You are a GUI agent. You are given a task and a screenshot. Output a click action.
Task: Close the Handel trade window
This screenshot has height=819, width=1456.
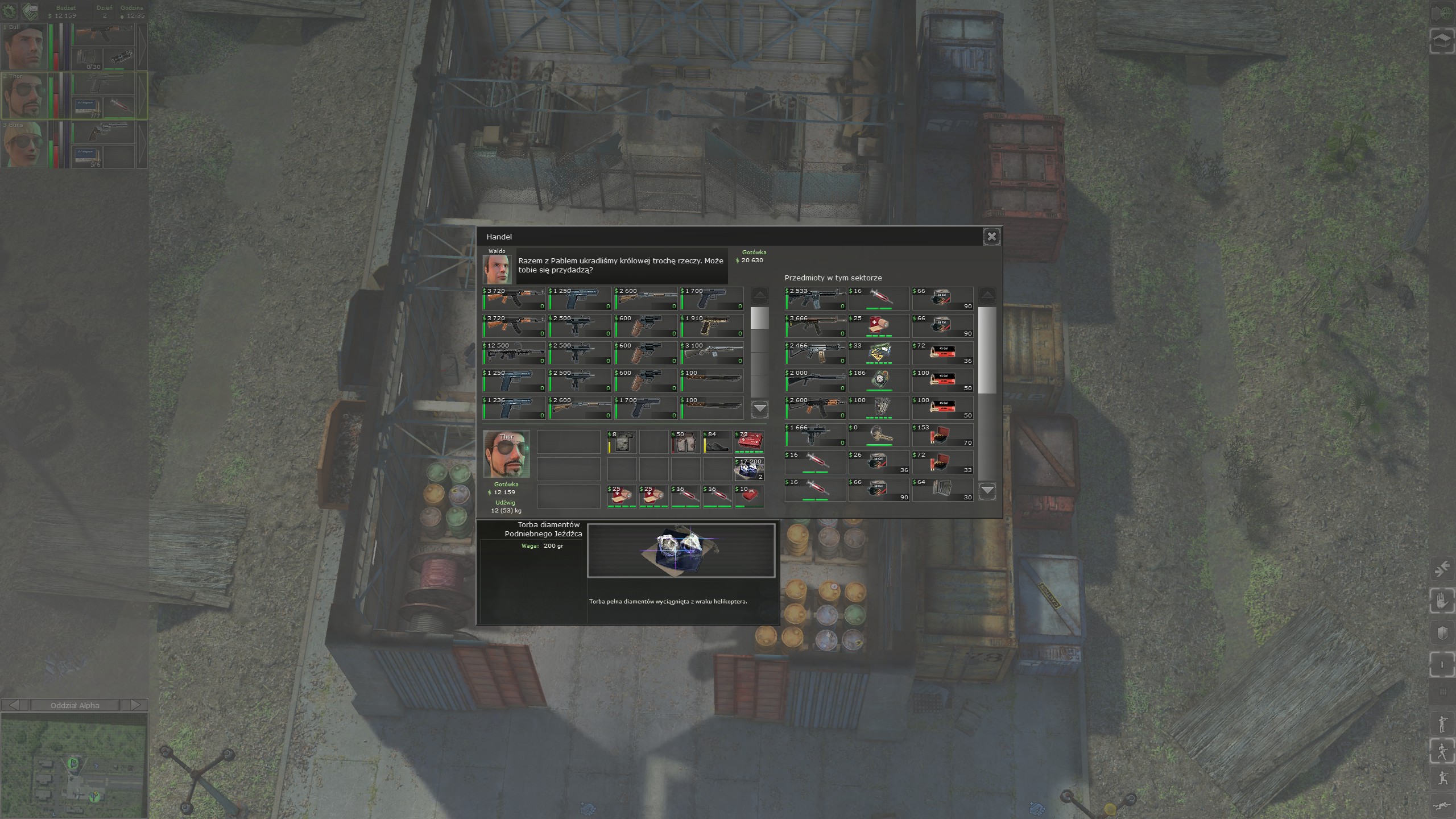click(x=991, y=237)
